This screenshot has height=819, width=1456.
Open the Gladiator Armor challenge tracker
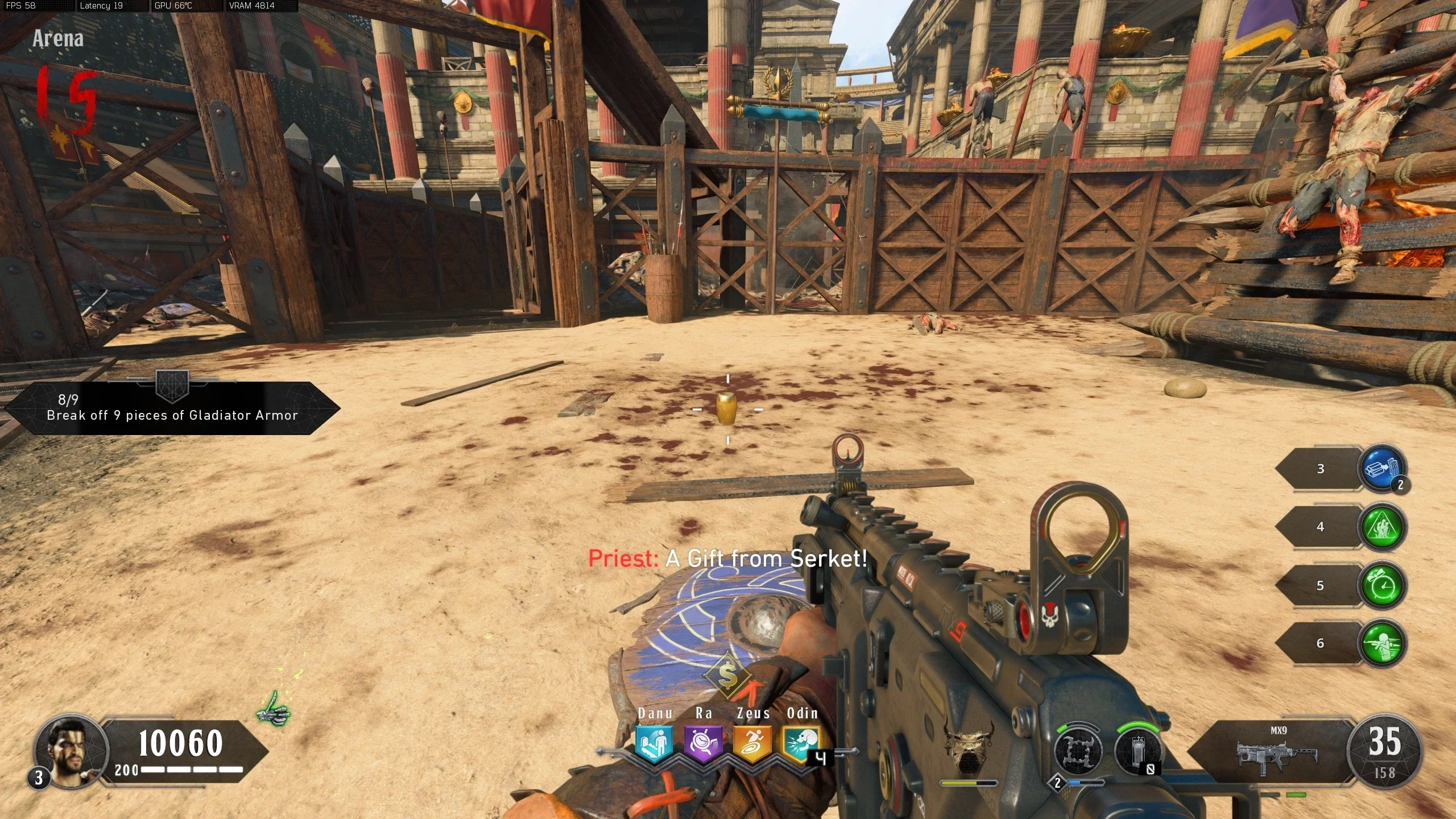coord(172,408)
